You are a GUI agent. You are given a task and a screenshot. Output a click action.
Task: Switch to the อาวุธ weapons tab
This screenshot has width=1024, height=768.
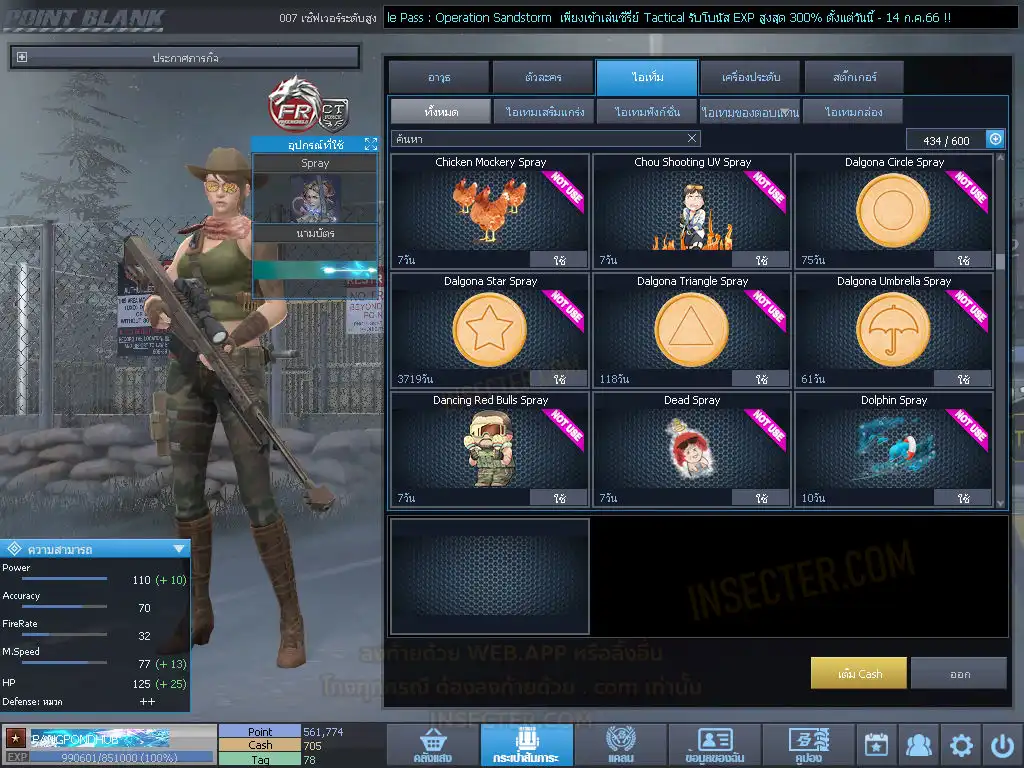(439, 77)
